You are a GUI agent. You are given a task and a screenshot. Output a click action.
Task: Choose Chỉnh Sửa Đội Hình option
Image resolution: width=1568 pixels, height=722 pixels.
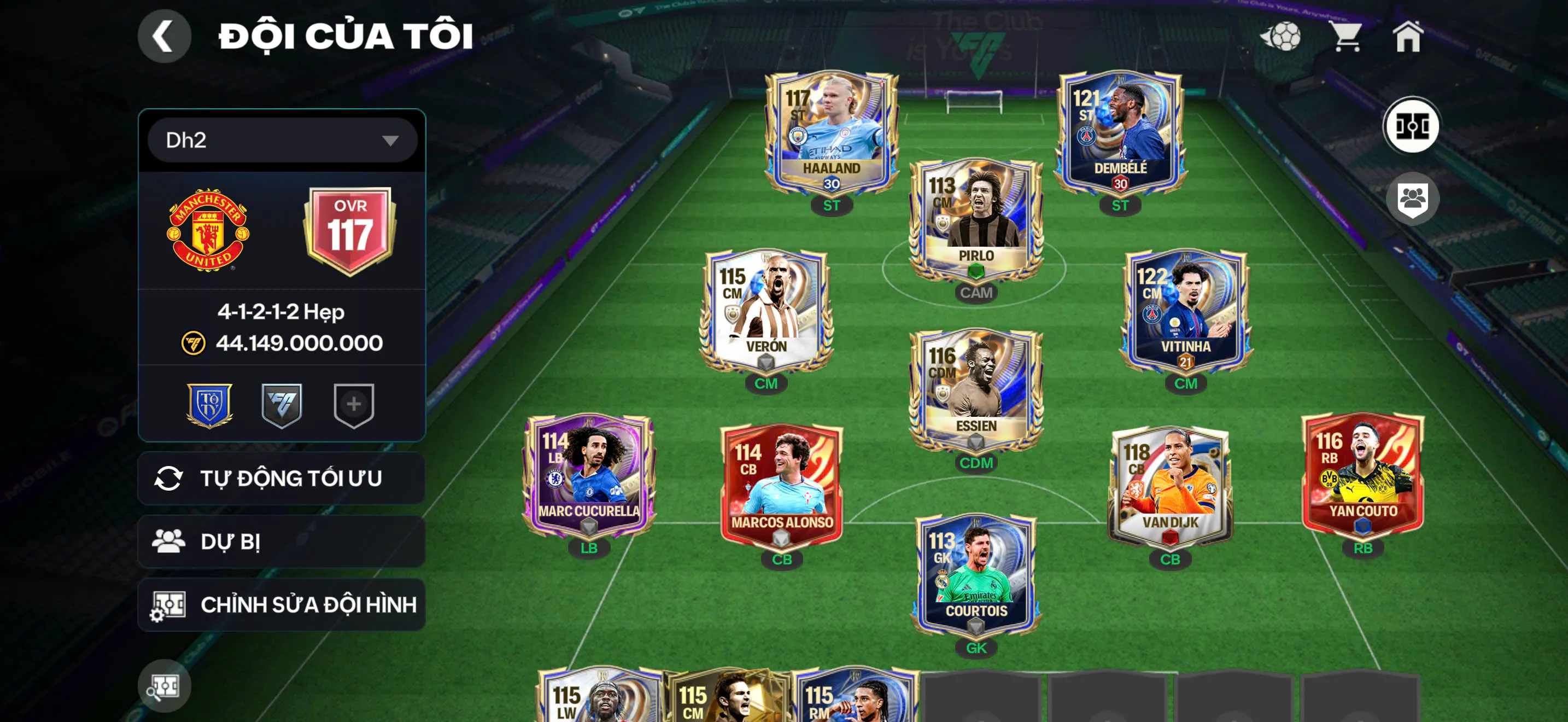click(x=282, y=605)
